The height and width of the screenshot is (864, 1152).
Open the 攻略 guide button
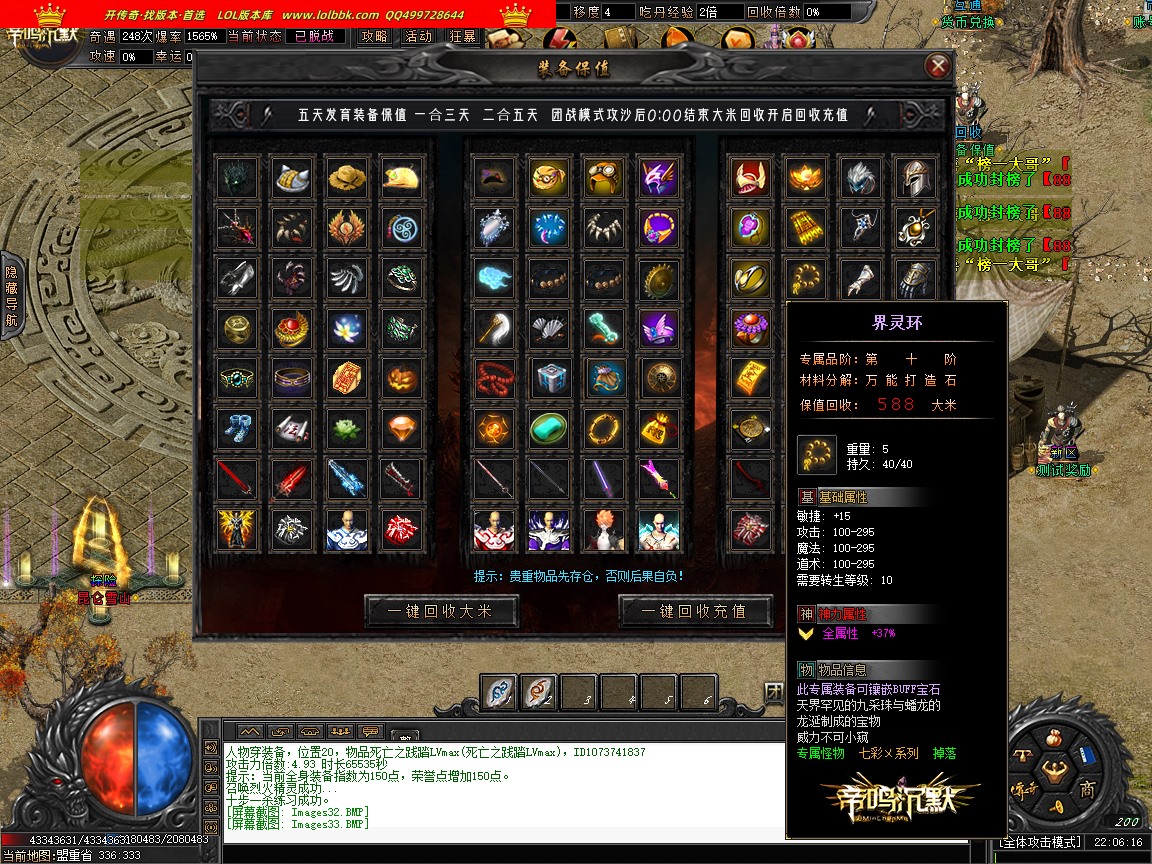click(x=373, y=36)
